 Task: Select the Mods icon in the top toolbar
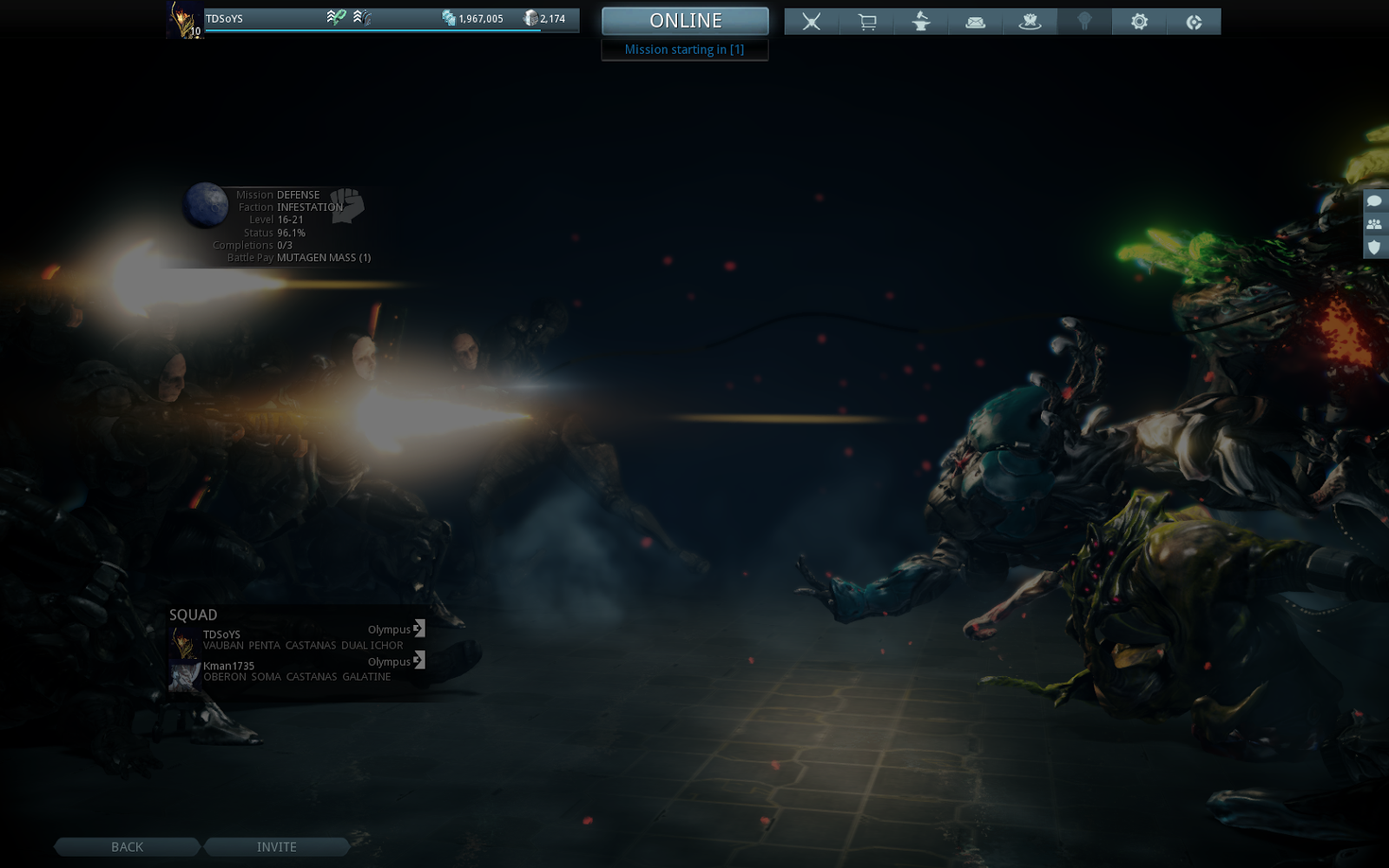click(x=1084, y=22)
